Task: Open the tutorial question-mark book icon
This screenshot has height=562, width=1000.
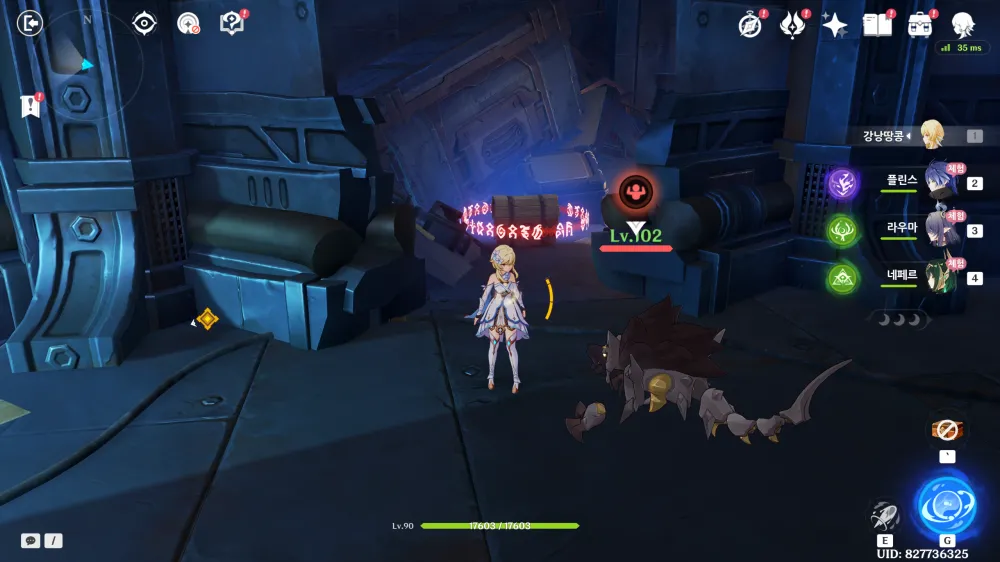Action: [x=232, y=23]
